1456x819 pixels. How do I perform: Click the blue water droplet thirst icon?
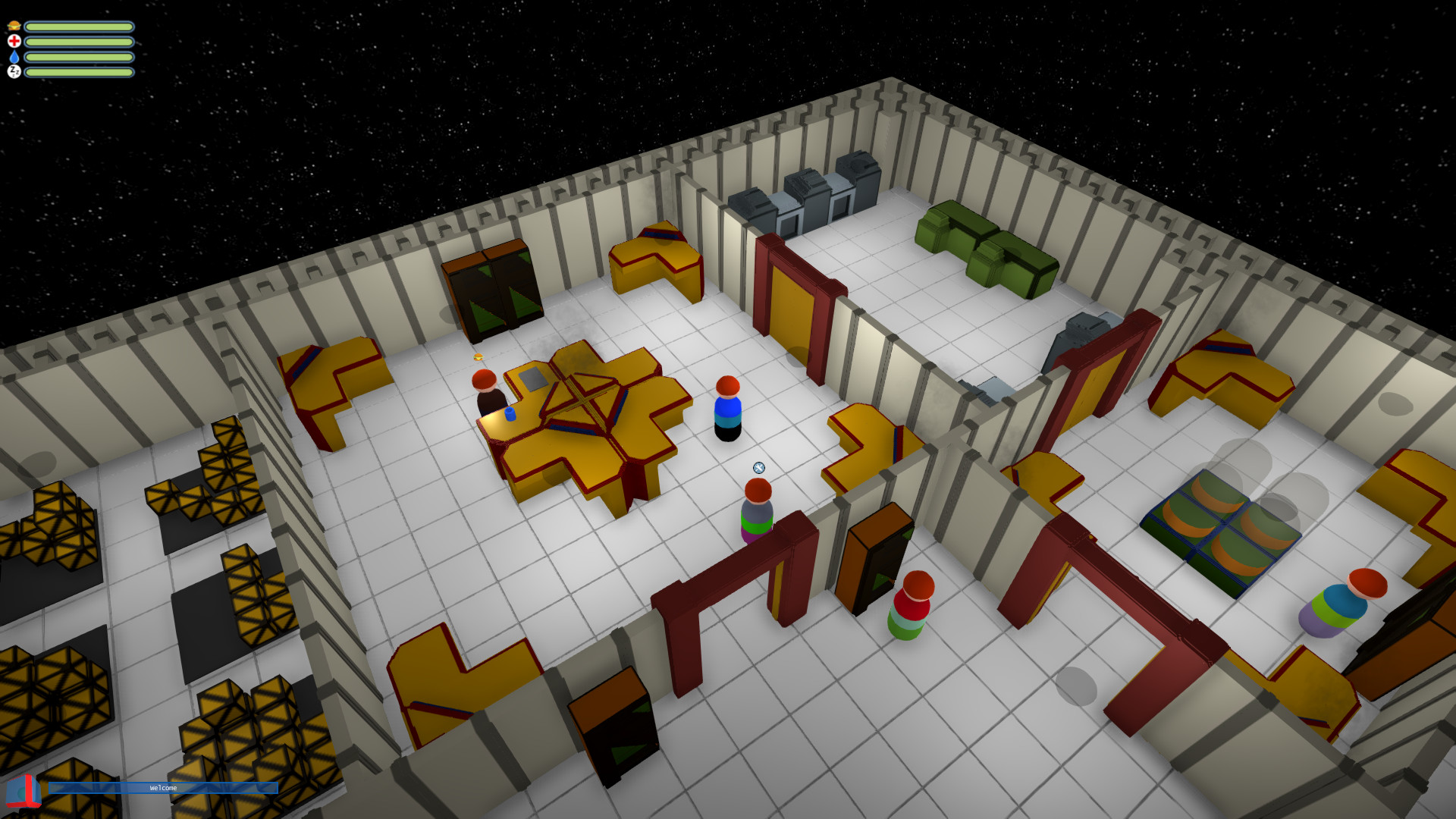click(14, 58)
